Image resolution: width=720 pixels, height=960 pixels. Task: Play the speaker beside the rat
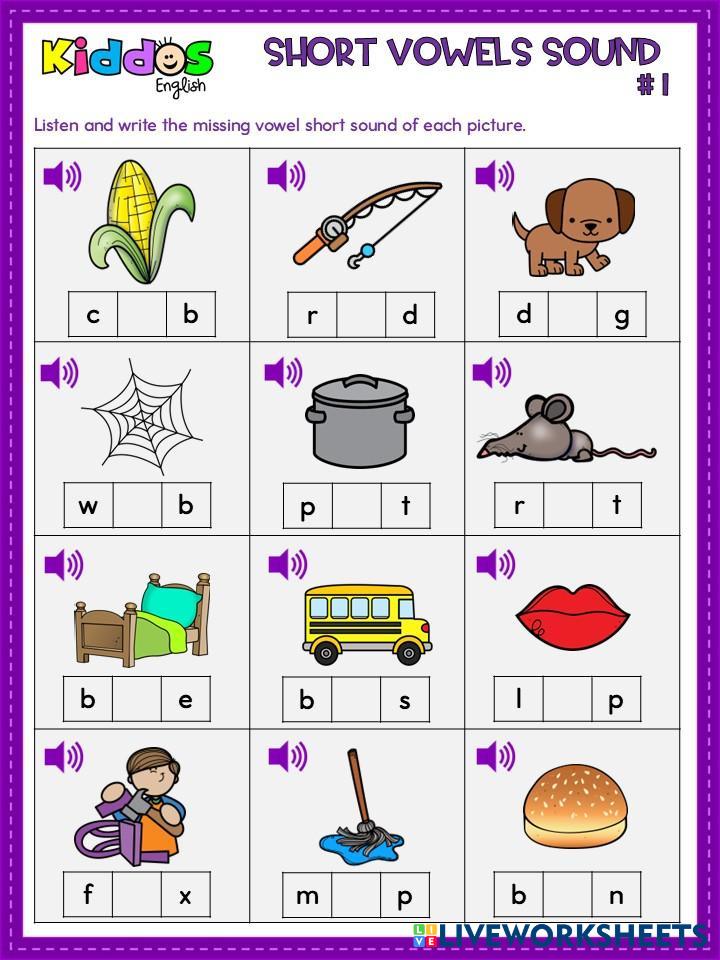click(491, 373)
